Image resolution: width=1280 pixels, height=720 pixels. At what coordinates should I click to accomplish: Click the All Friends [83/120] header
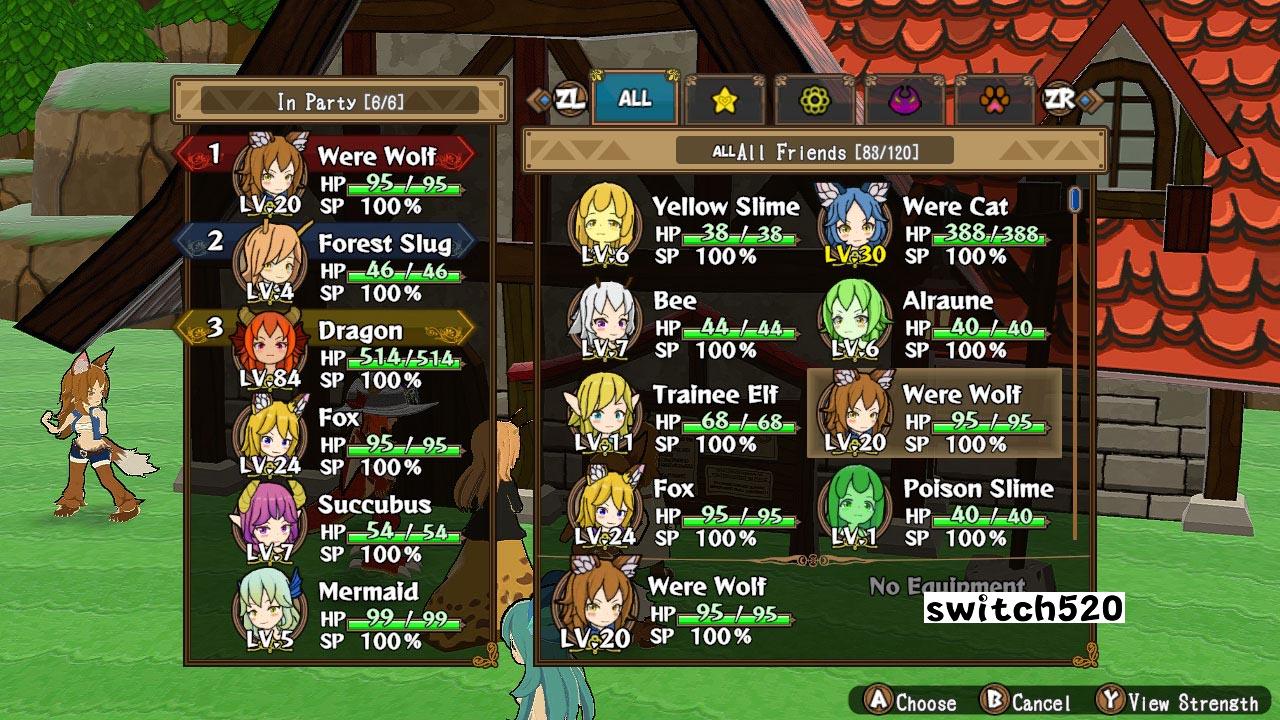pos(822,151)
